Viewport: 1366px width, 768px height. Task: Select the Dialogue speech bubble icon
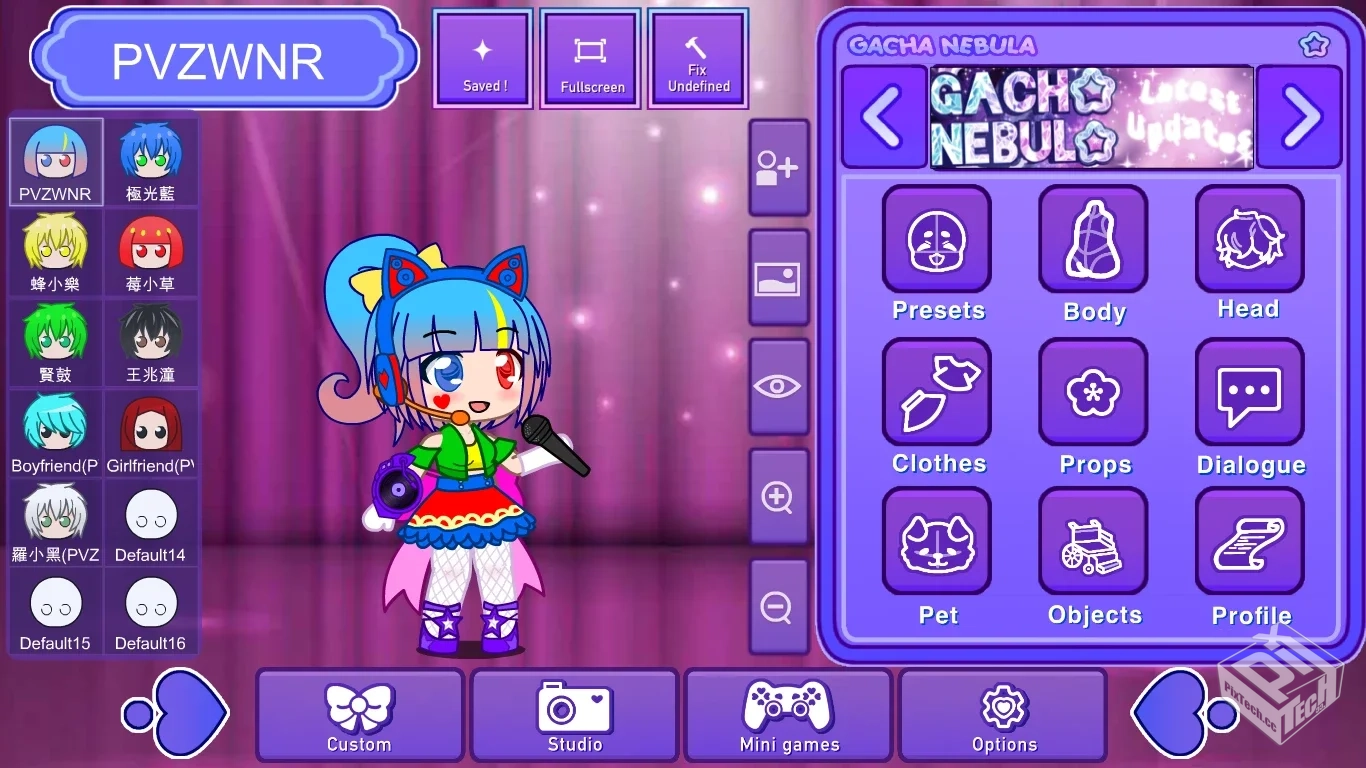1249,391
